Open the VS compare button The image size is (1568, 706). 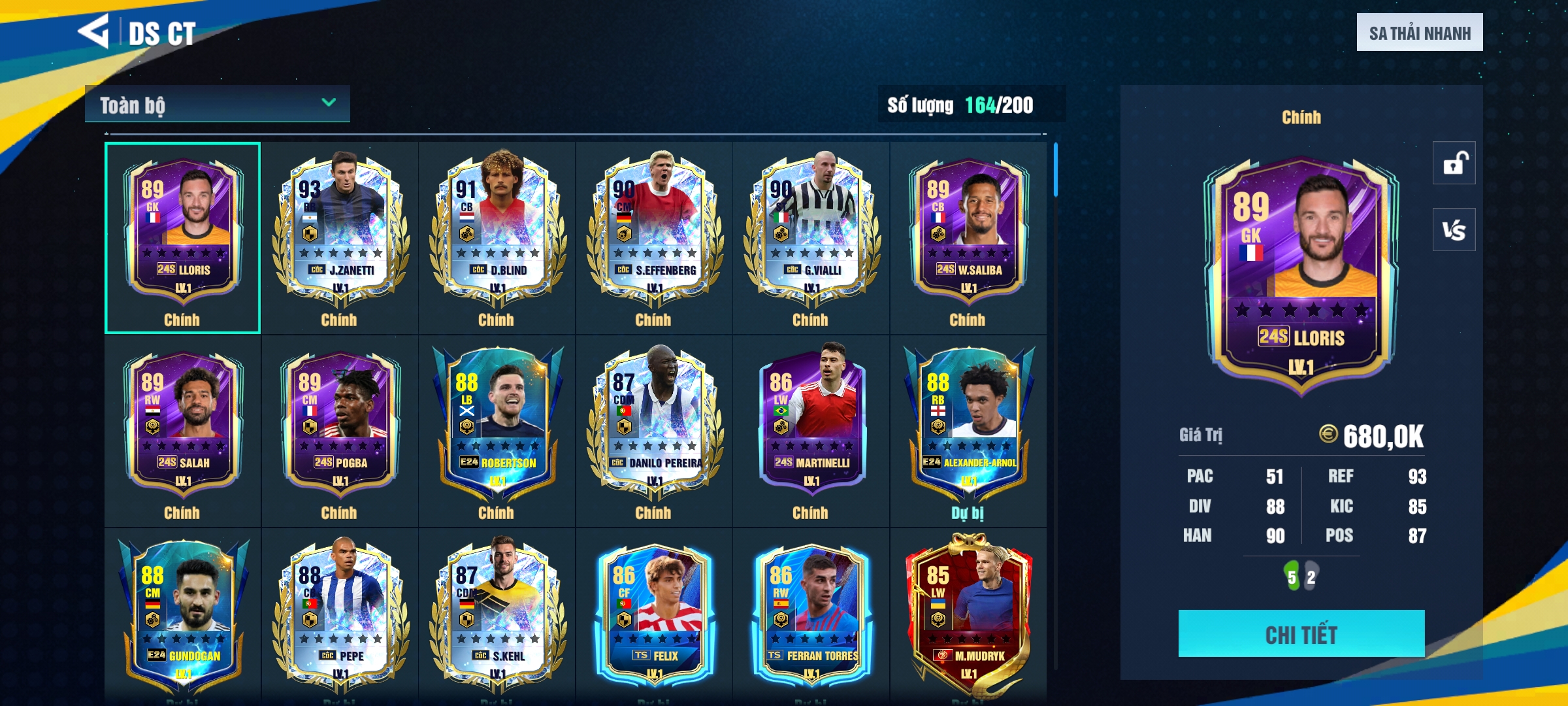[1454, 229]
